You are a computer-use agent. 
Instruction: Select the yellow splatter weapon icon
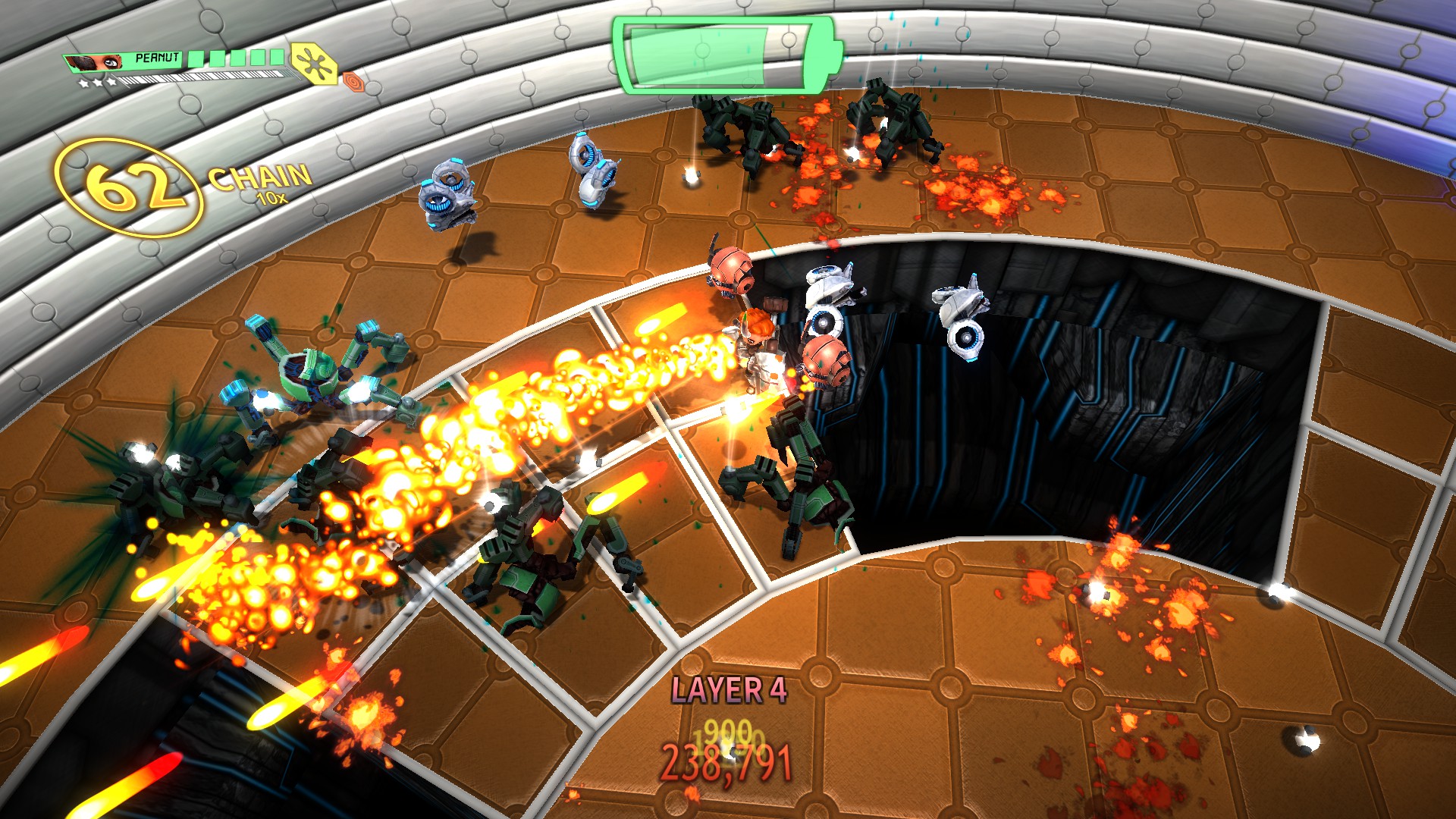(x=312, y=63)
